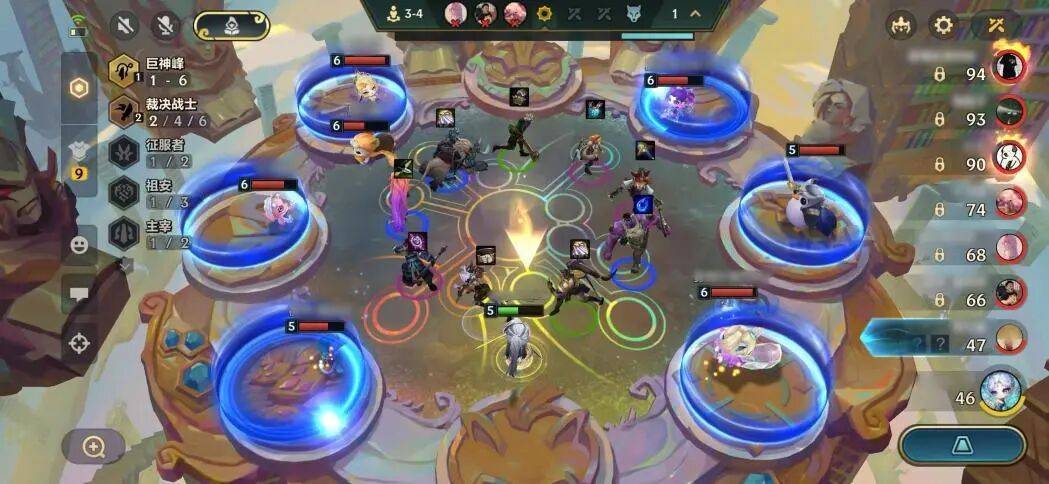Click the magnifier zoom-in button
Viewport: 1049px width, 484px height.
[94, 446]
